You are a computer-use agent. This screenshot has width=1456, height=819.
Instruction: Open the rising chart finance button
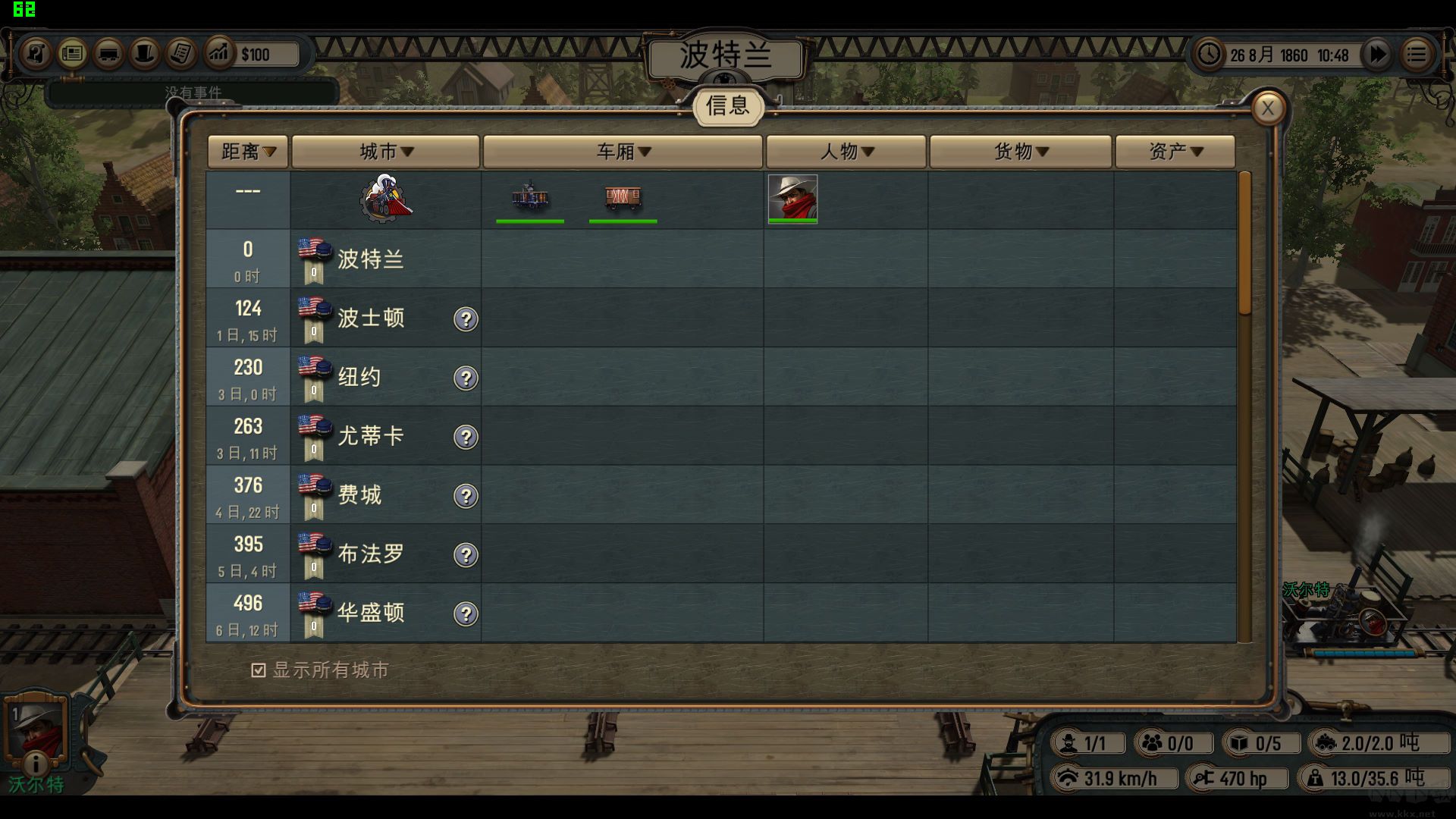(218, 54)
